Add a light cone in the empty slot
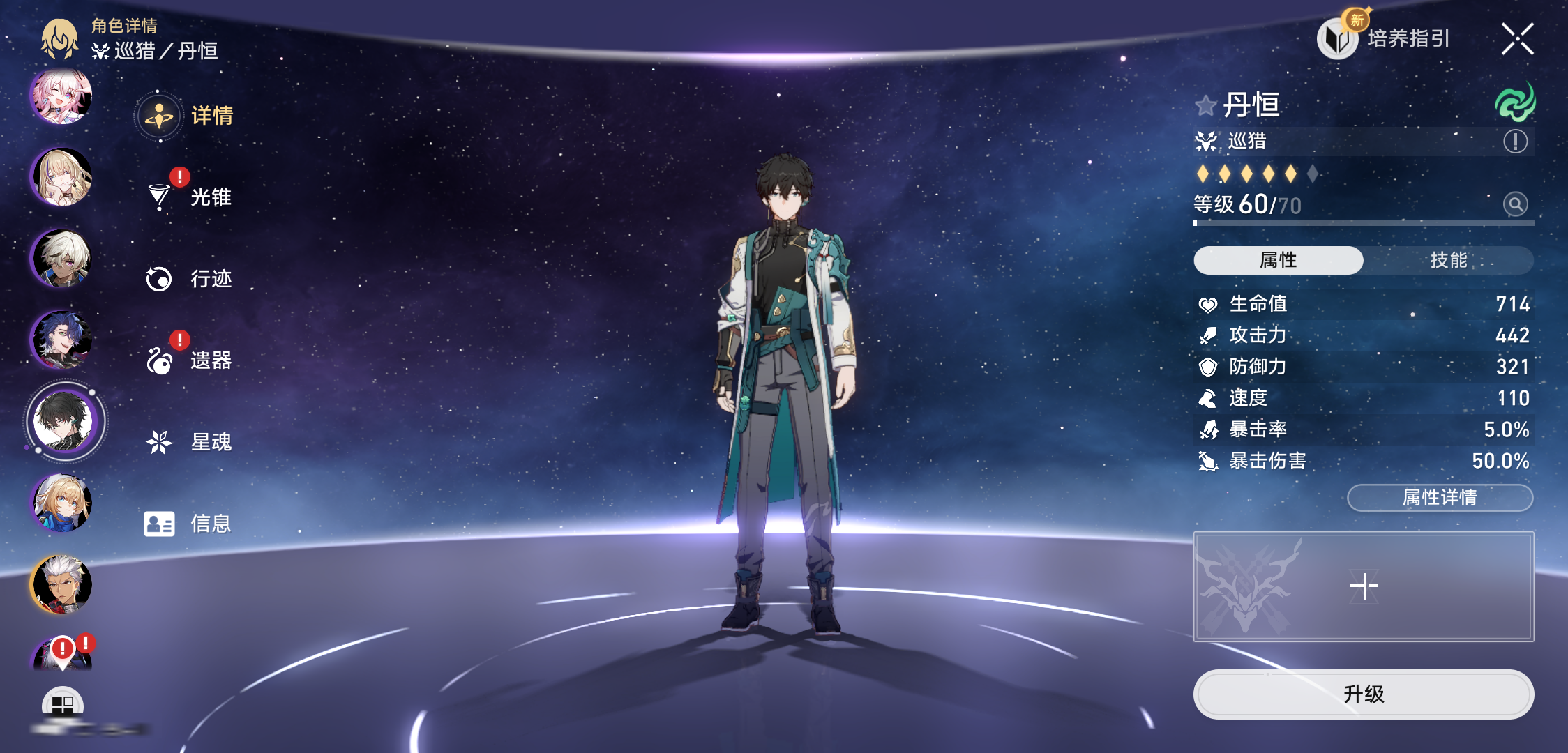The width and height of the screenshot is (1568, 753). [1363, 586]
